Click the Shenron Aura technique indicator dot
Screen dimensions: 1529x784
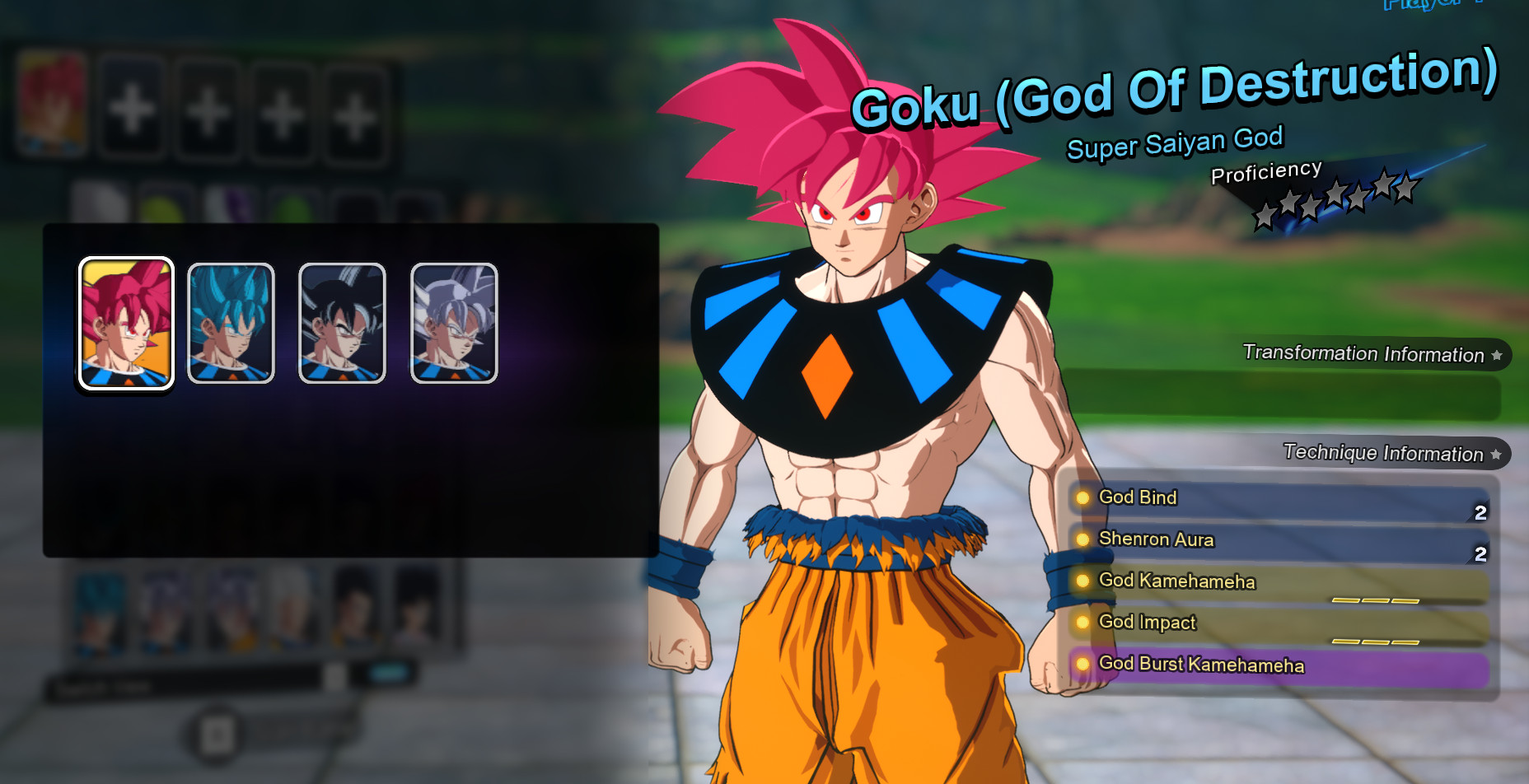tap(1083, 539)
